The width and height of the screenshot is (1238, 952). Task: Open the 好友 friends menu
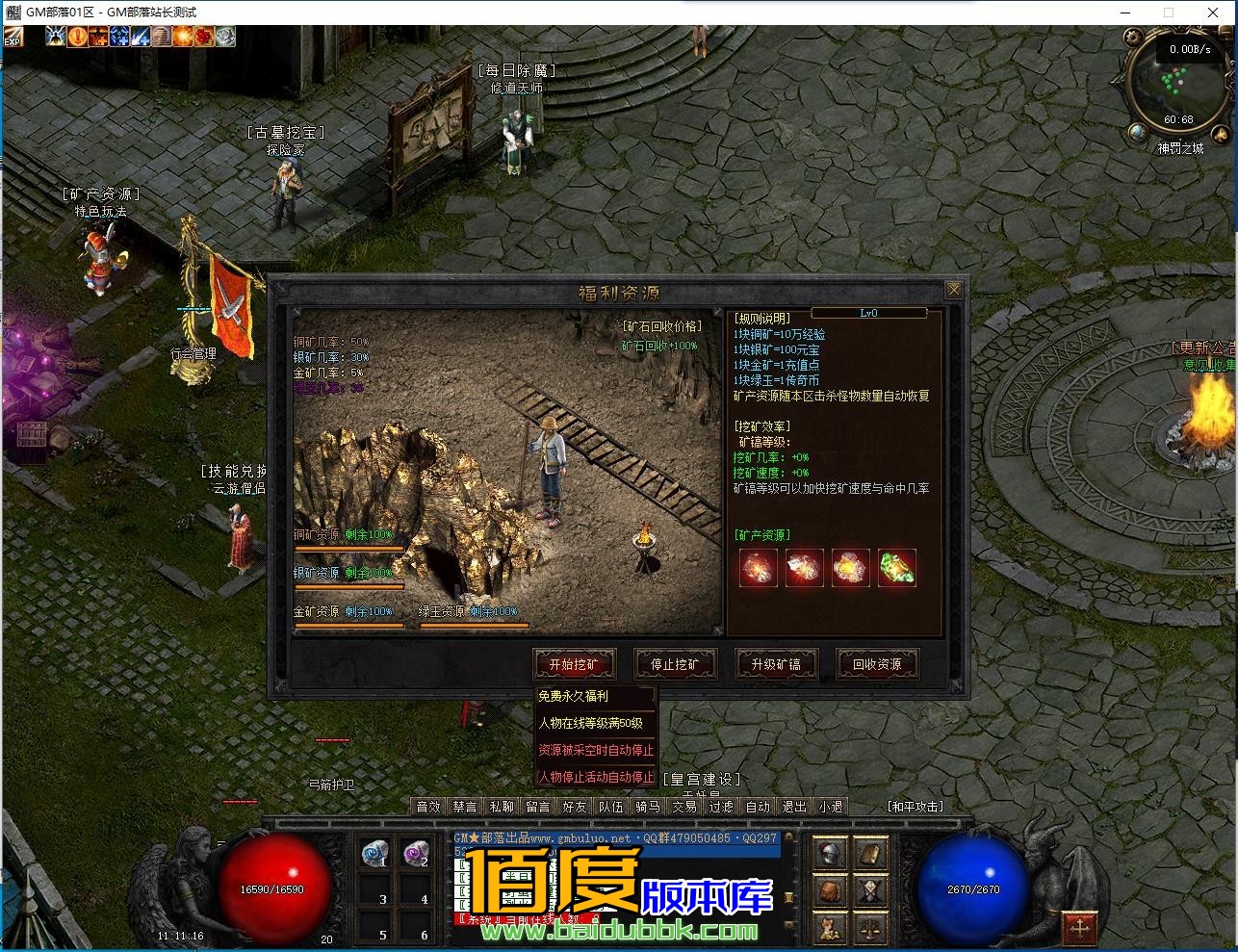[574, 807]
